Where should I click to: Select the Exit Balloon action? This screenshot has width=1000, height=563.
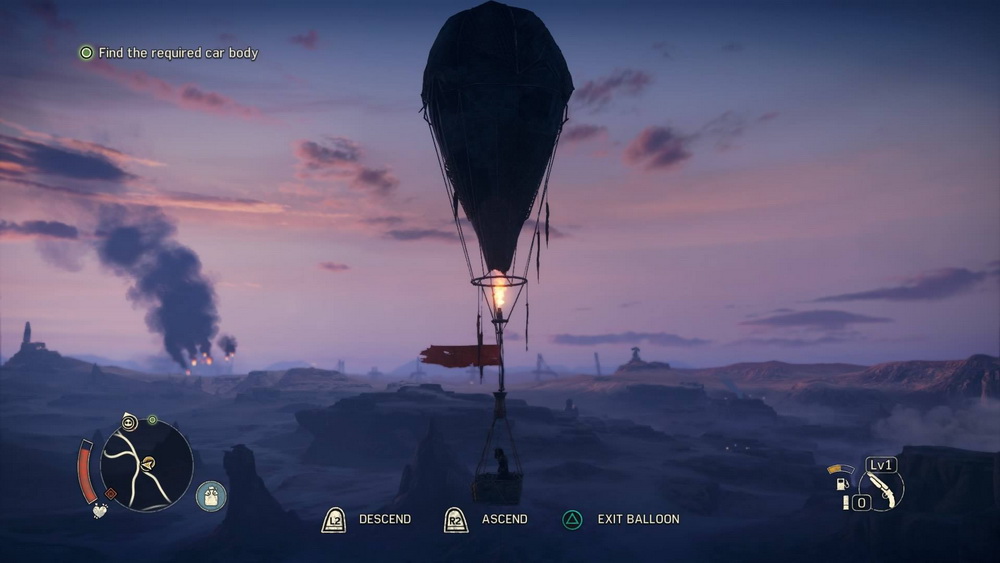point(622,519)
